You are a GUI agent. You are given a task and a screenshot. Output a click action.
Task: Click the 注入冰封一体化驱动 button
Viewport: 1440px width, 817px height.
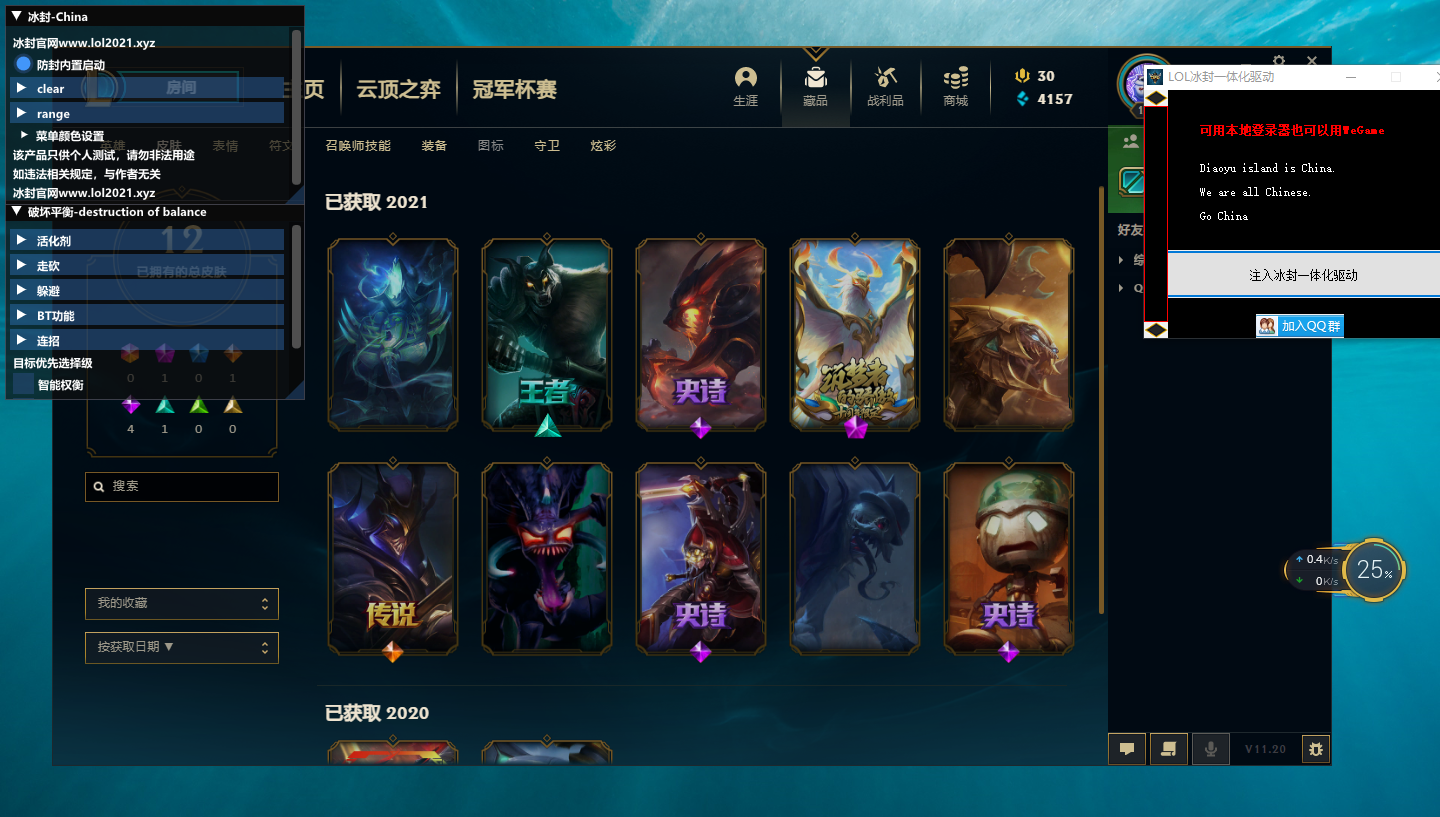coord(1301,274)
